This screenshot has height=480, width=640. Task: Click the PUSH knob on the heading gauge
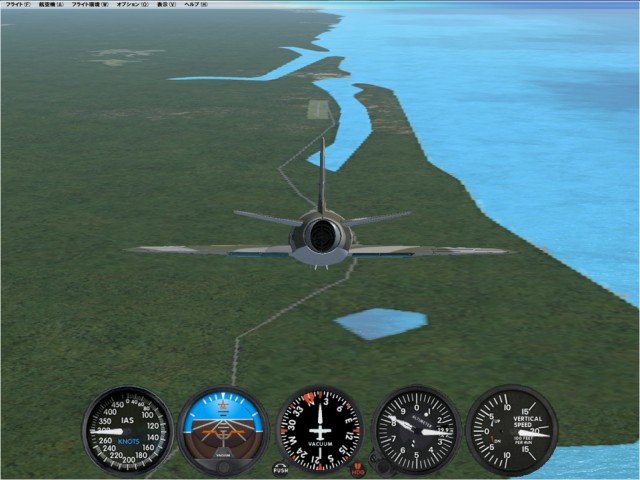tap(281, 468)
